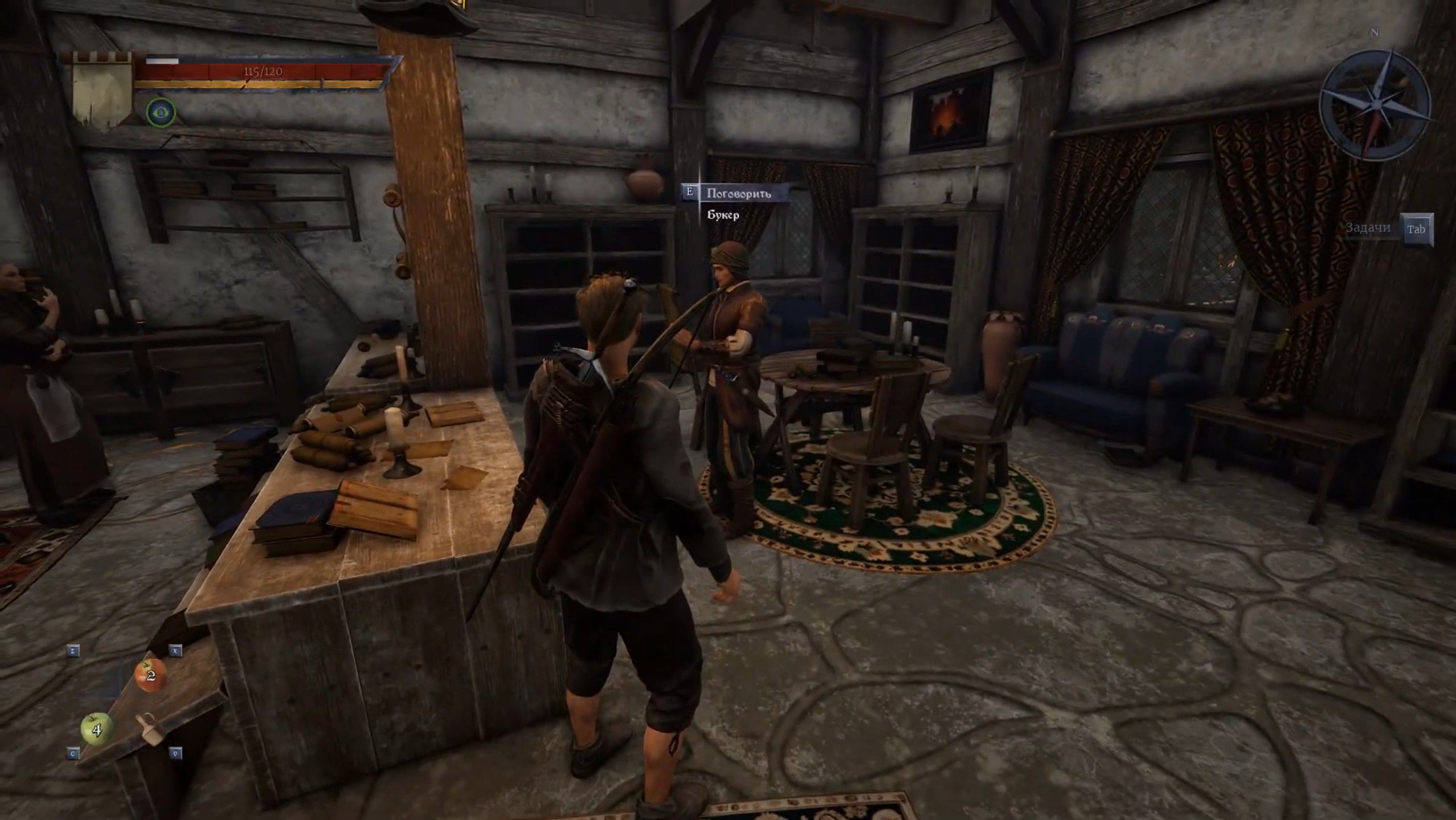
Task: Choose the Поговорить interaction with Букер
Action: click(738, 193)
